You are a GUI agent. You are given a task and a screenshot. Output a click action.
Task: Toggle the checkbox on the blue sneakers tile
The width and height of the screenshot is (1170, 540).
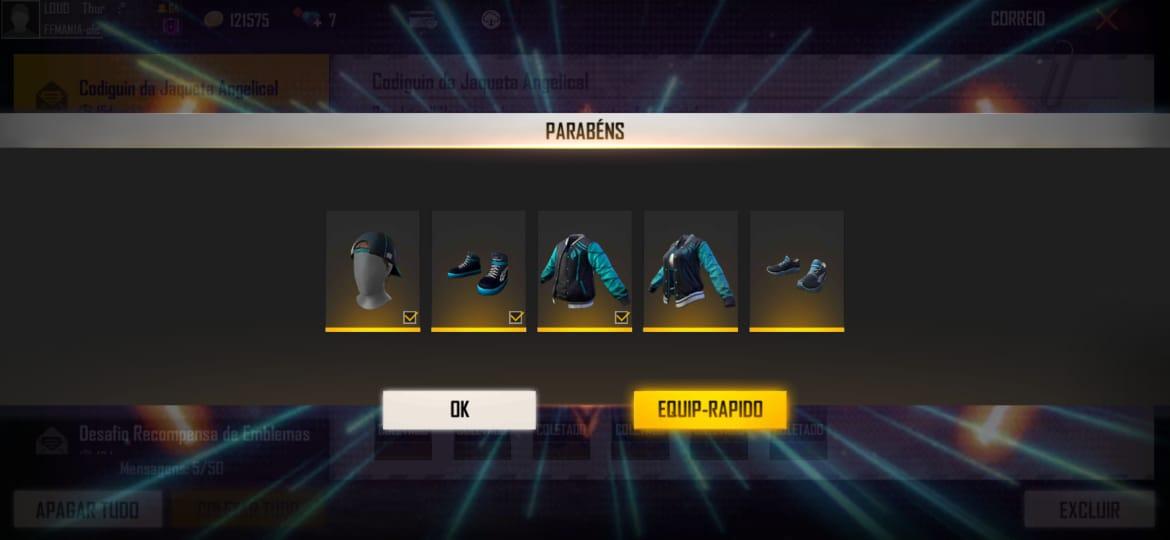point(516,317)
